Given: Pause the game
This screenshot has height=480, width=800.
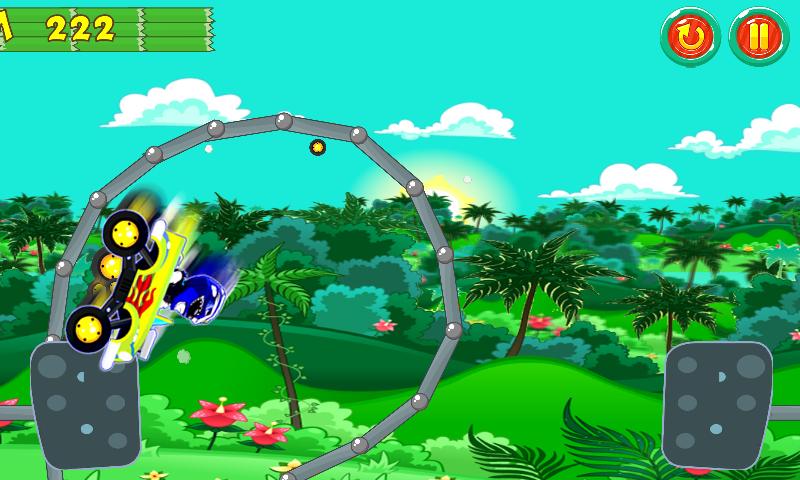Looking at the screenshot, I should click(x=759, y=38).
